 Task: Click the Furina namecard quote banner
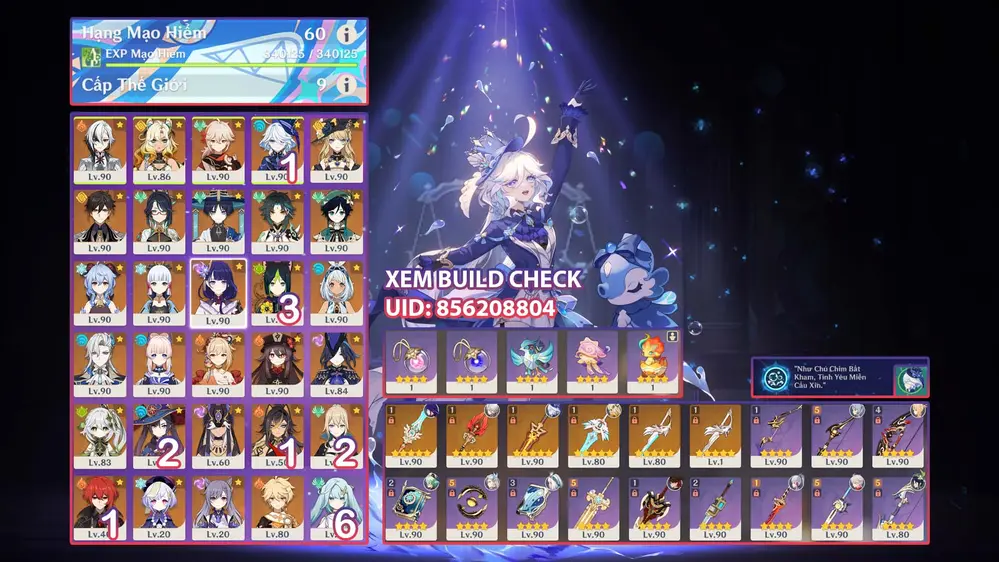tap(840, 378)
